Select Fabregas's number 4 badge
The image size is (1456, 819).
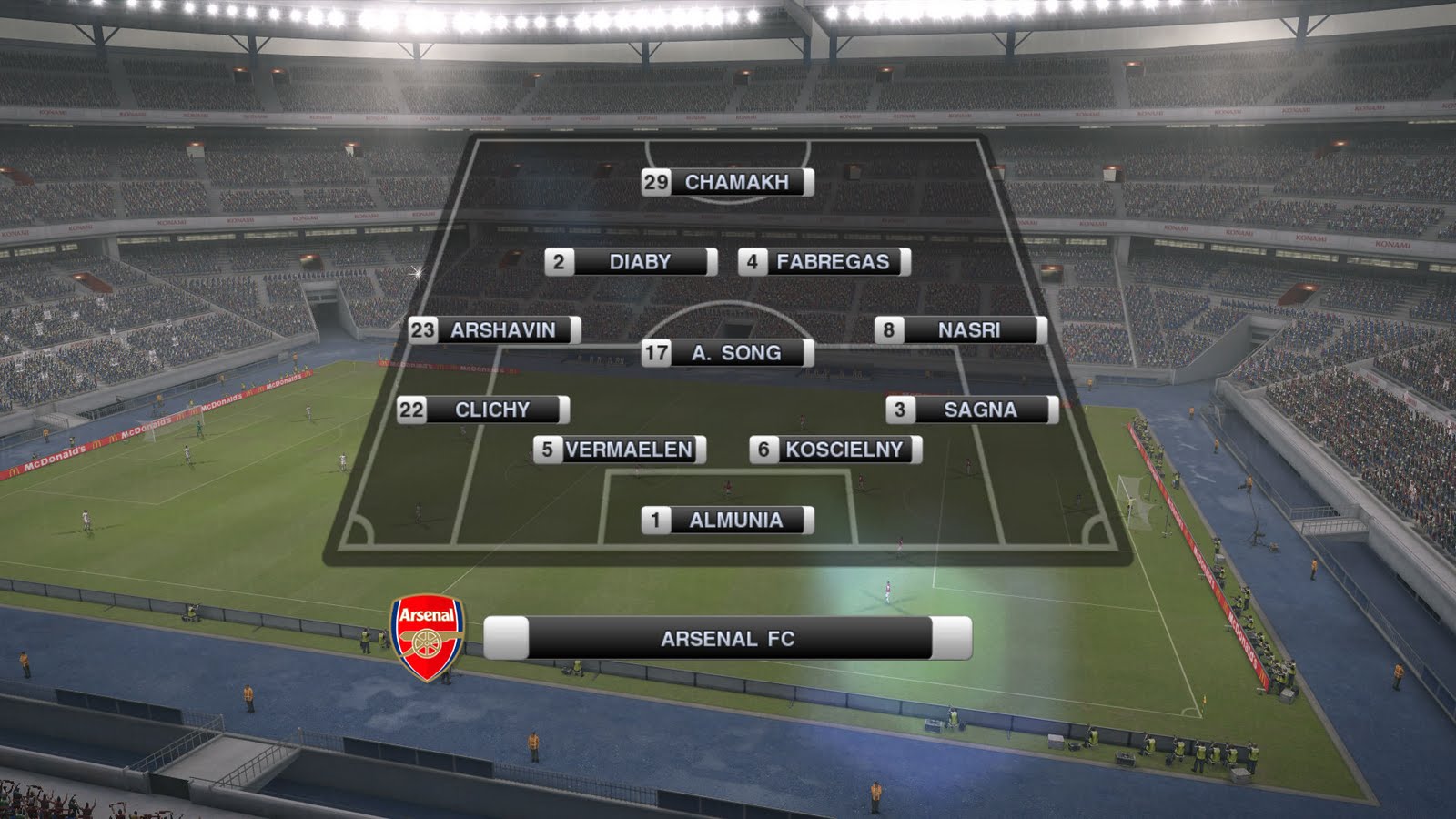751,261
